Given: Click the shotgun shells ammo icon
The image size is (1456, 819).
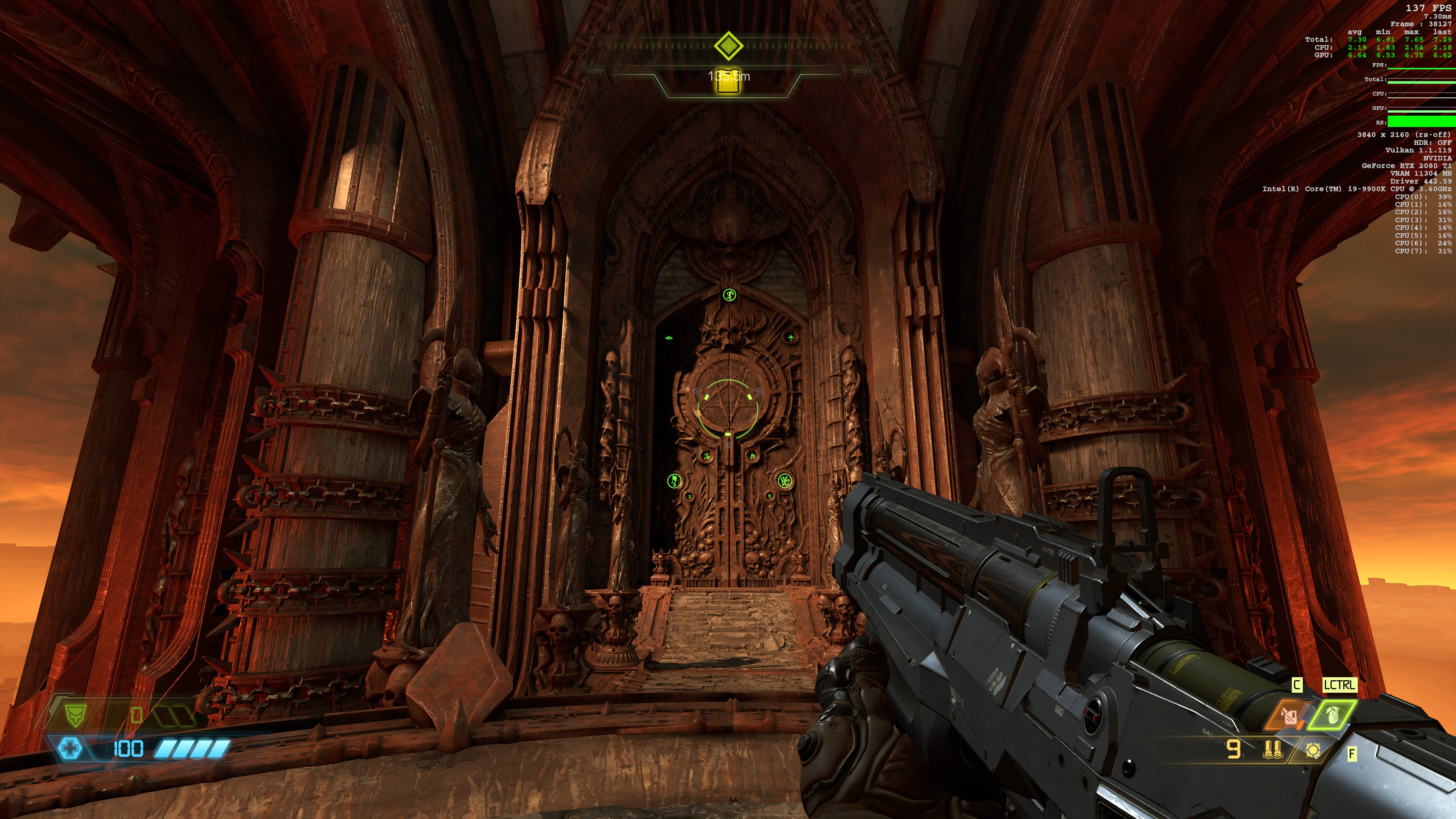Looking at the screenshot, I should click(x=1272, y=750).
